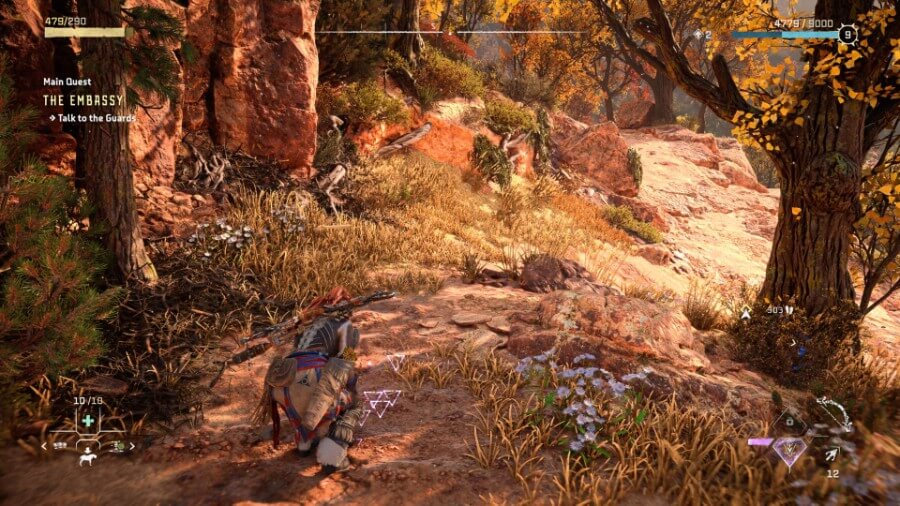Use the green cross healing item
Screen dimensions: 900x506
point(88,421)
